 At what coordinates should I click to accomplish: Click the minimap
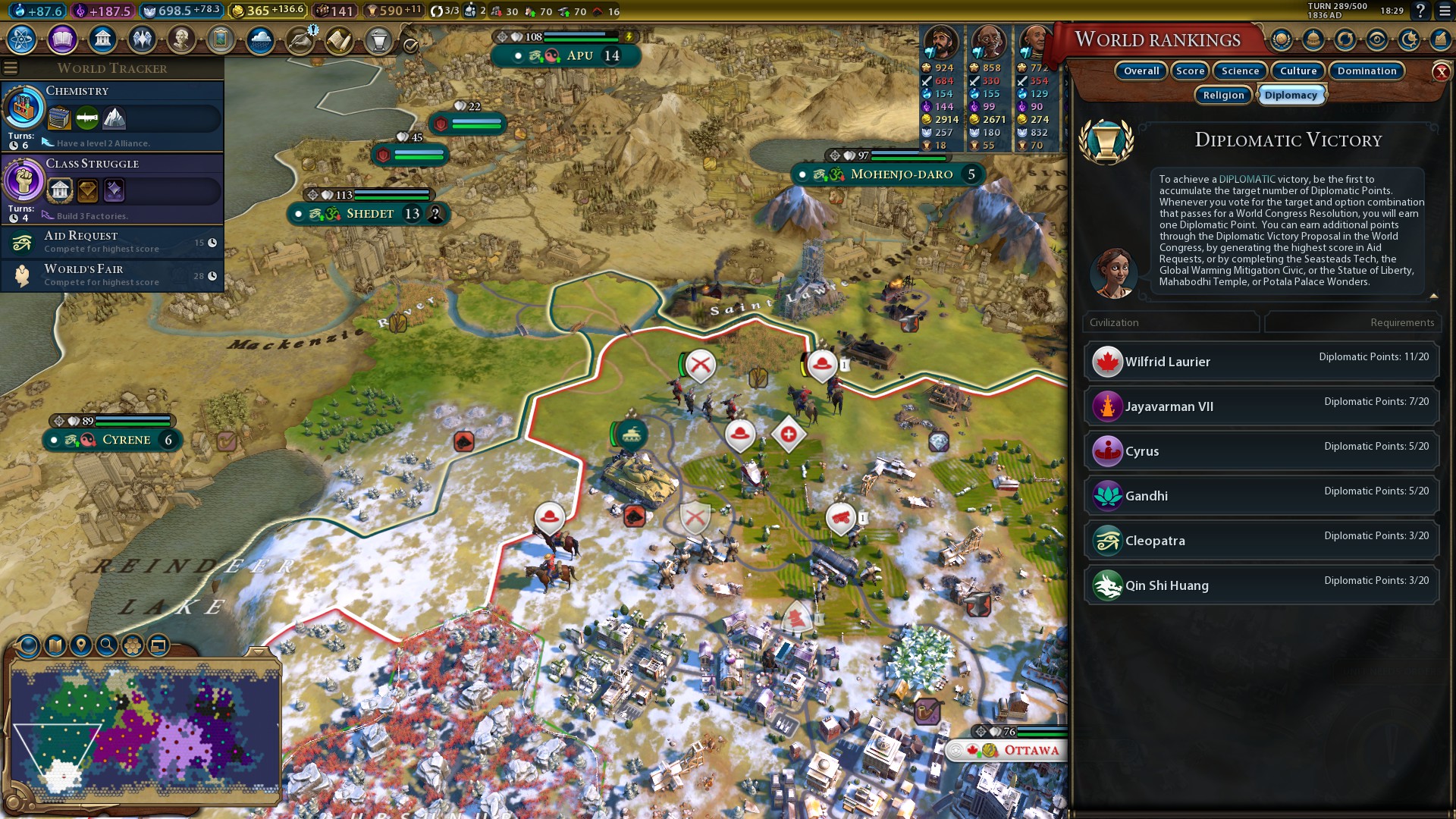click(144, 732)
